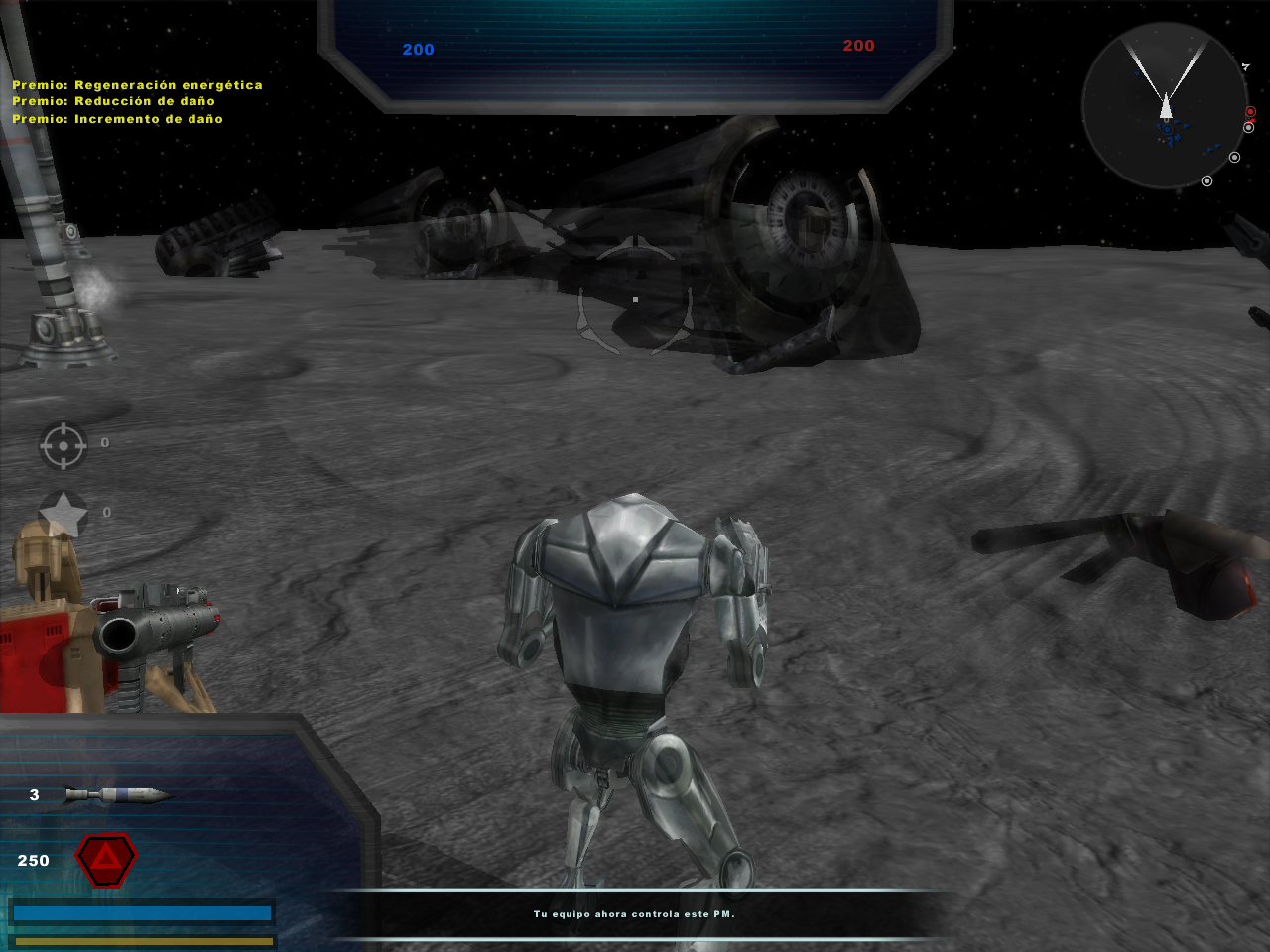Click the red enemy command post marker on minimap
This screenshot has width=1270, height=952.
coord(1250,112)
